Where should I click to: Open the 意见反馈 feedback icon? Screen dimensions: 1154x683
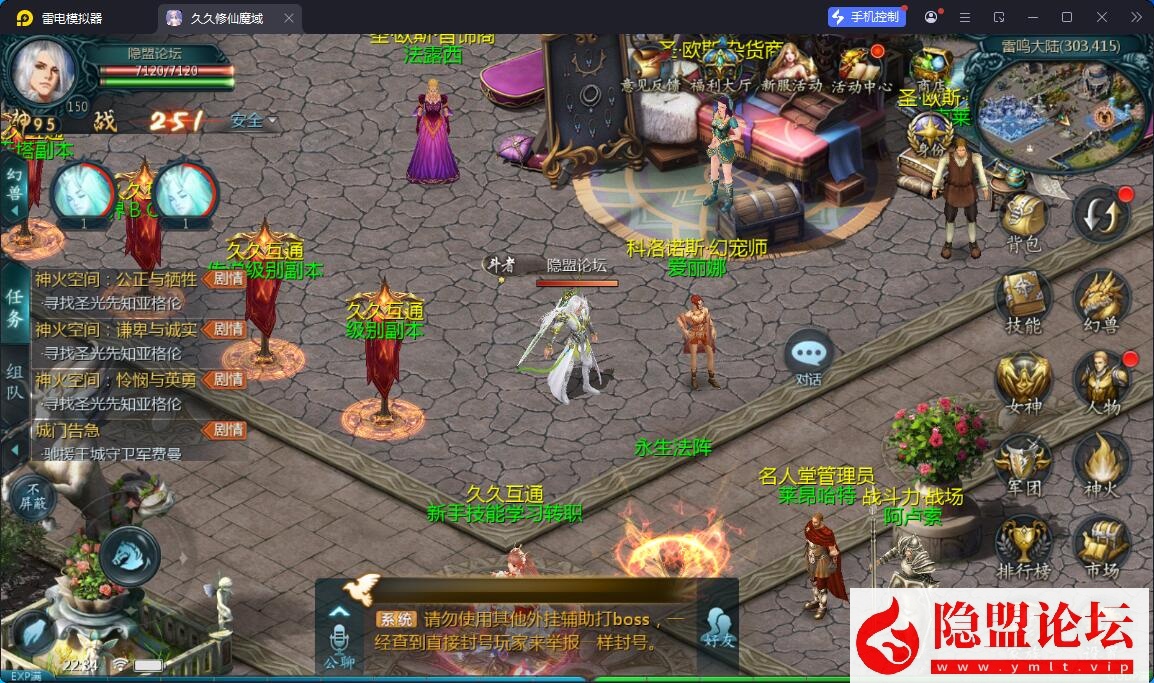[649, 67]
